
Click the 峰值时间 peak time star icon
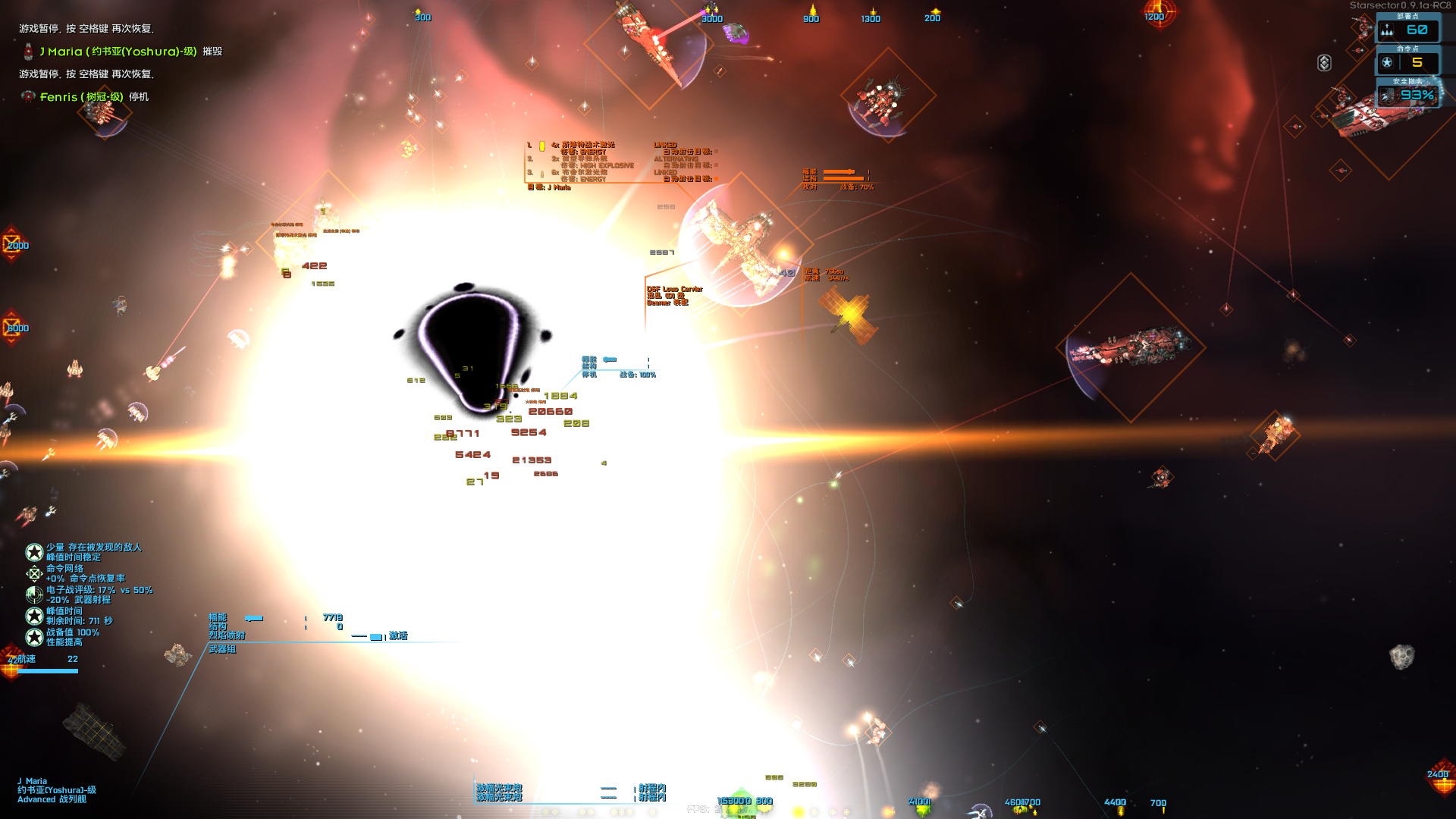pos(34,617)
